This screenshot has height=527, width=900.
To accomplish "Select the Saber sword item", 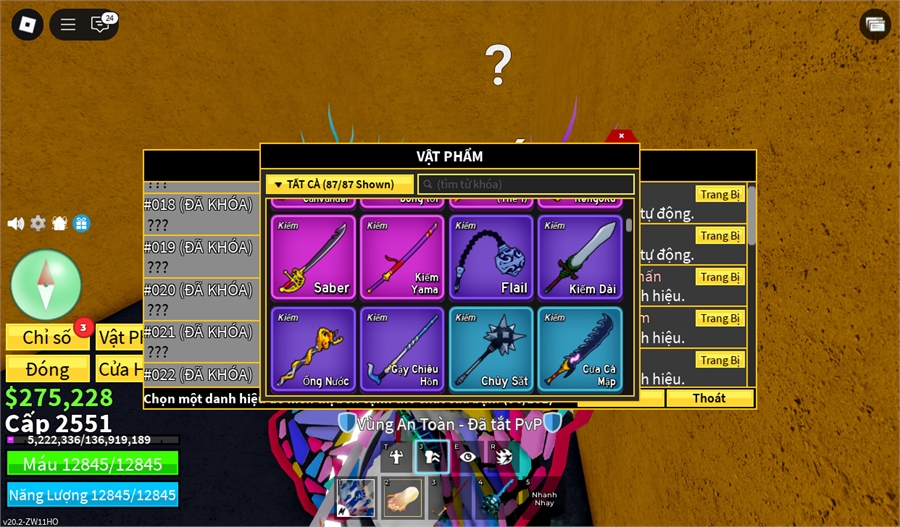I will (312, 257).
